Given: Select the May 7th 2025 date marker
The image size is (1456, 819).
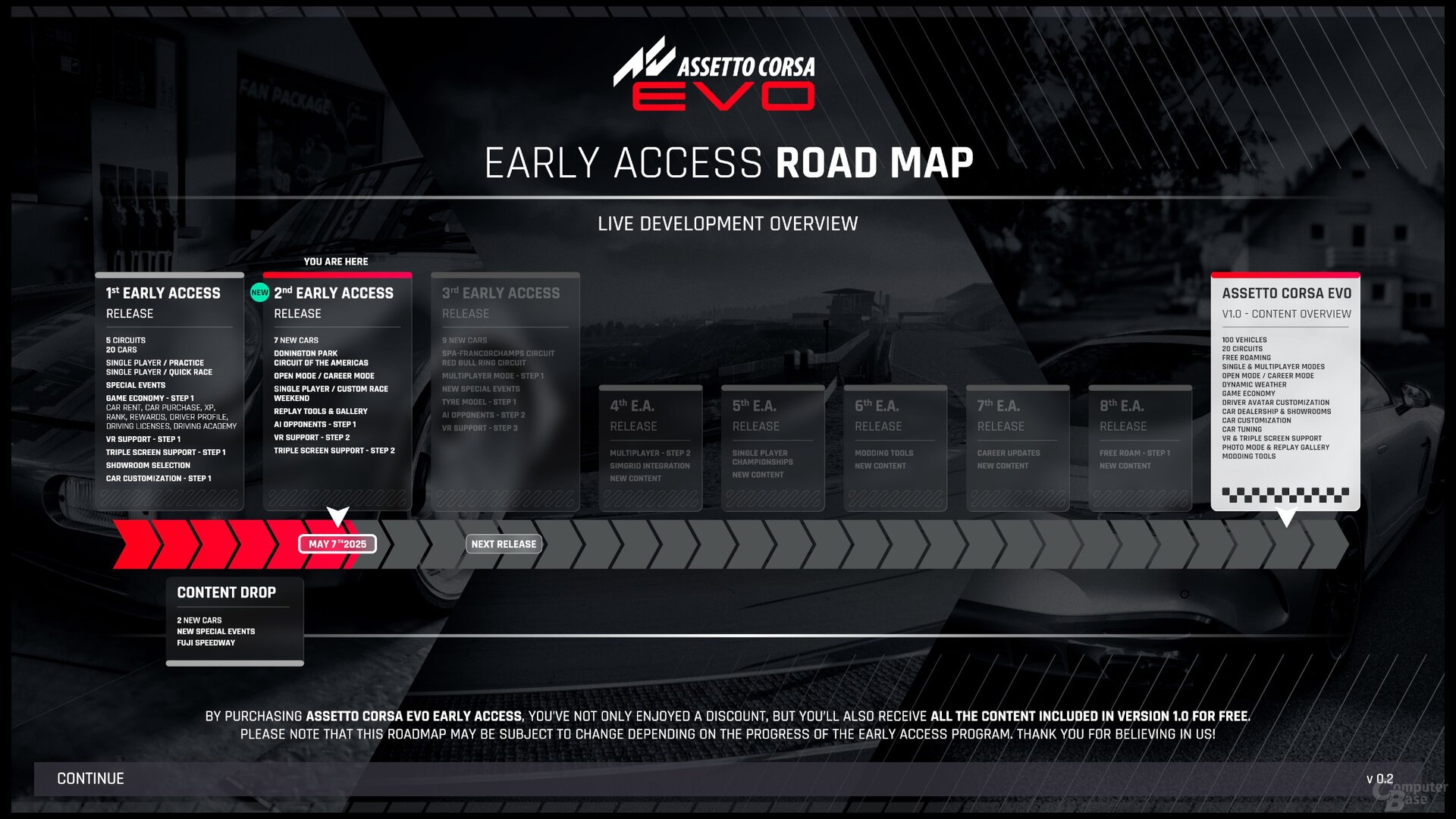Looking at the screenshot, I should [336, 544].
